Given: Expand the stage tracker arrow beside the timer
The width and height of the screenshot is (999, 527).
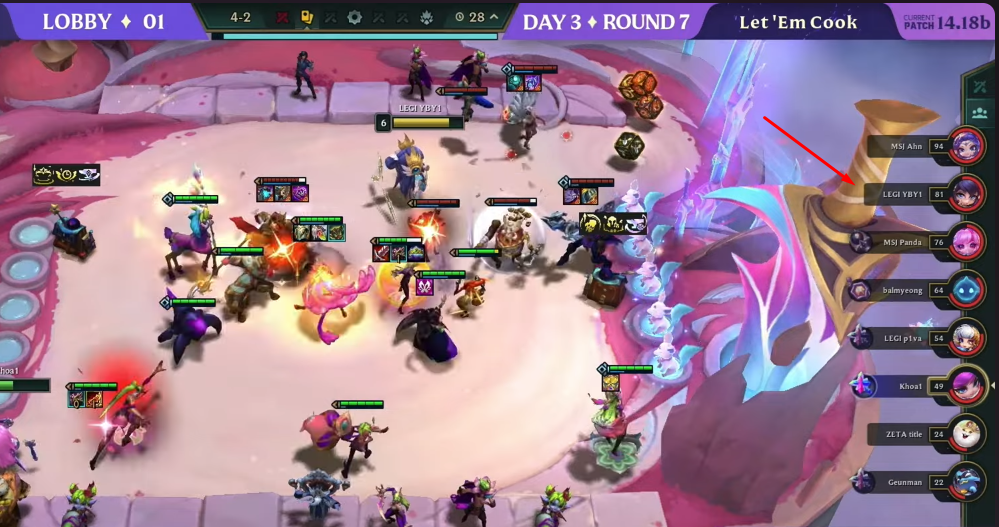Looking at the screenshot, I should (x=493, y=17).
